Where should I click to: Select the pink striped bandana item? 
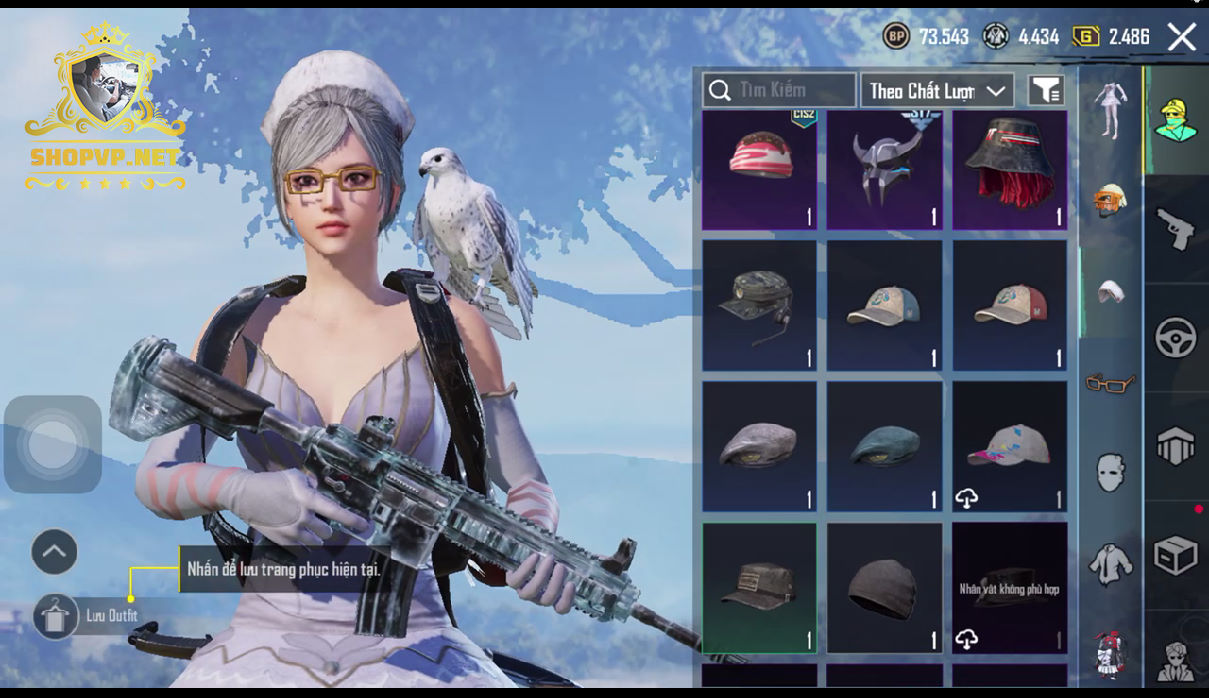(759, 170)
